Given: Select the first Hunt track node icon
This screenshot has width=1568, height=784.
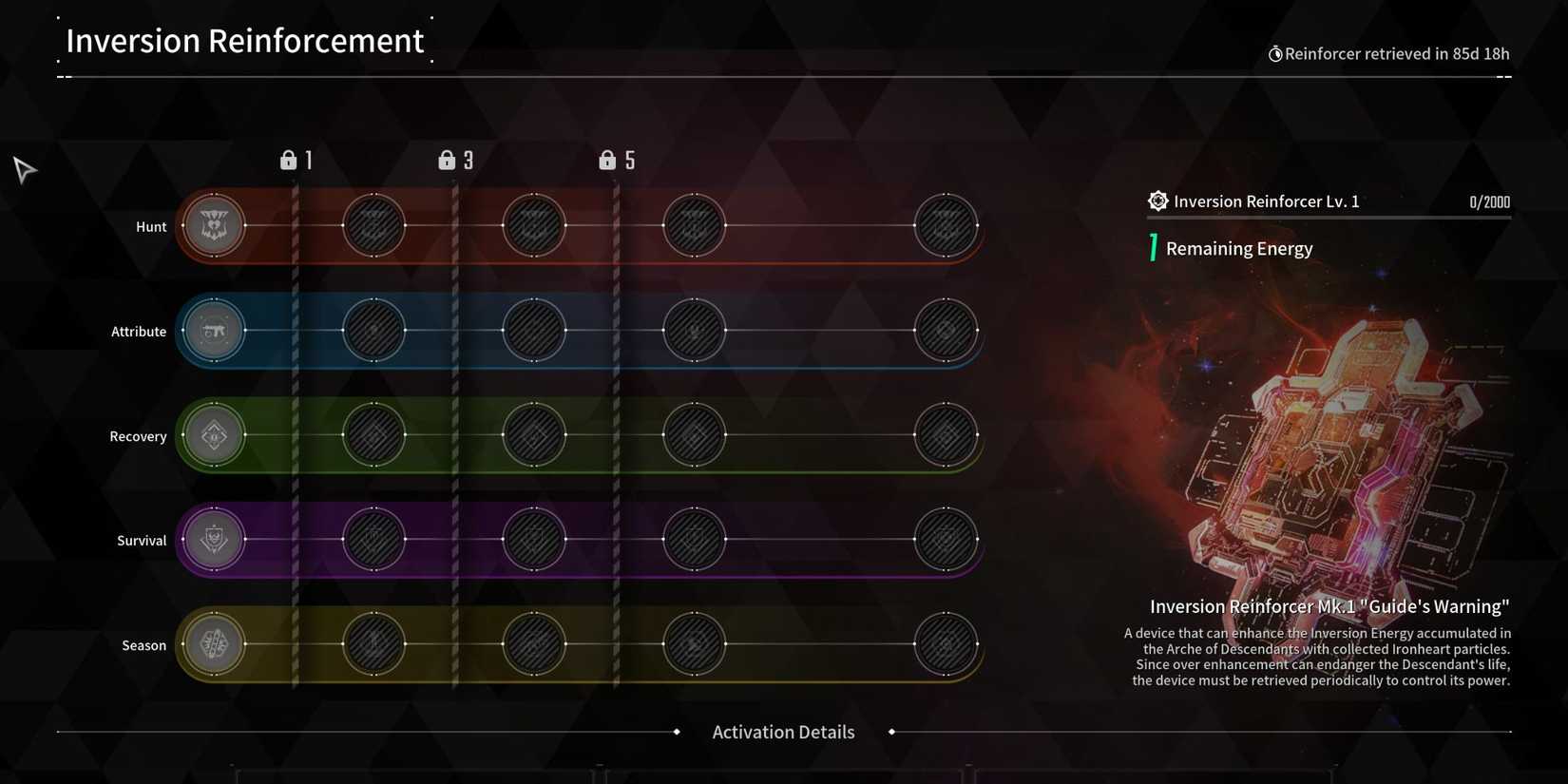Looking at the screenshot, I should [x=214, y=225].
